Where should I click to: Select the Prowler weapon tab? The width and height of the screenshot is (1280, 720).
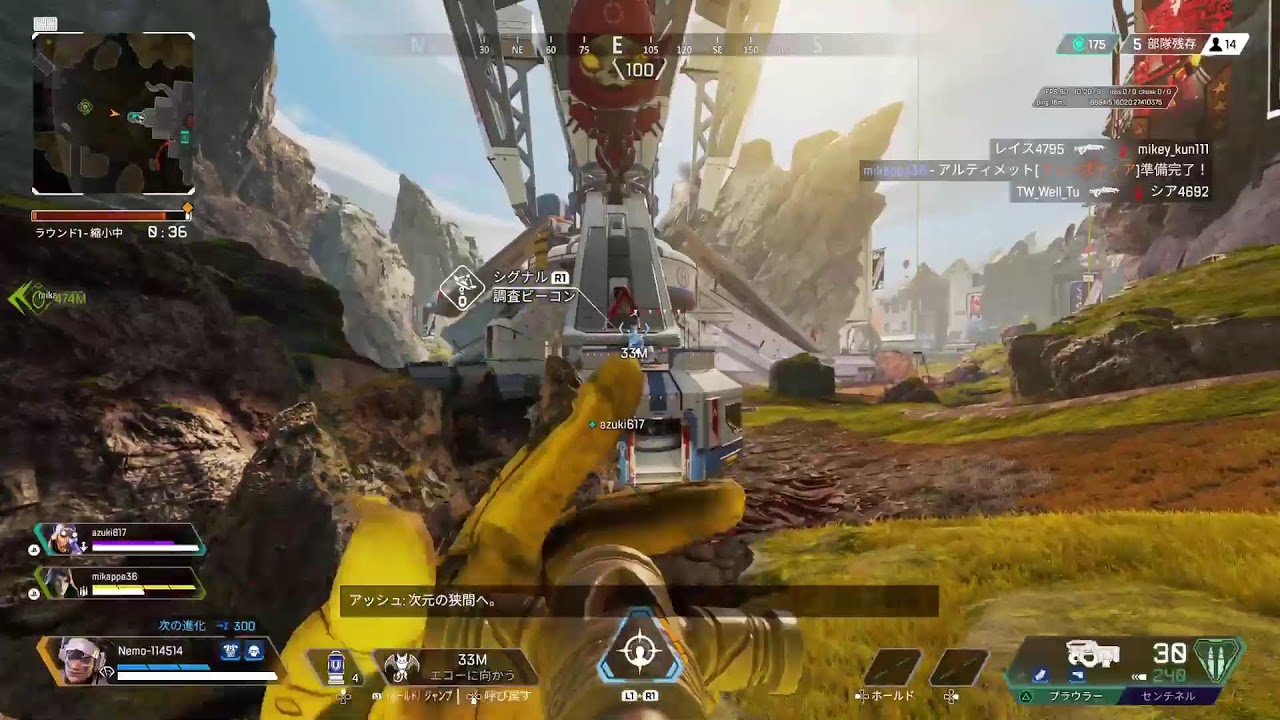pos(1075,696)
